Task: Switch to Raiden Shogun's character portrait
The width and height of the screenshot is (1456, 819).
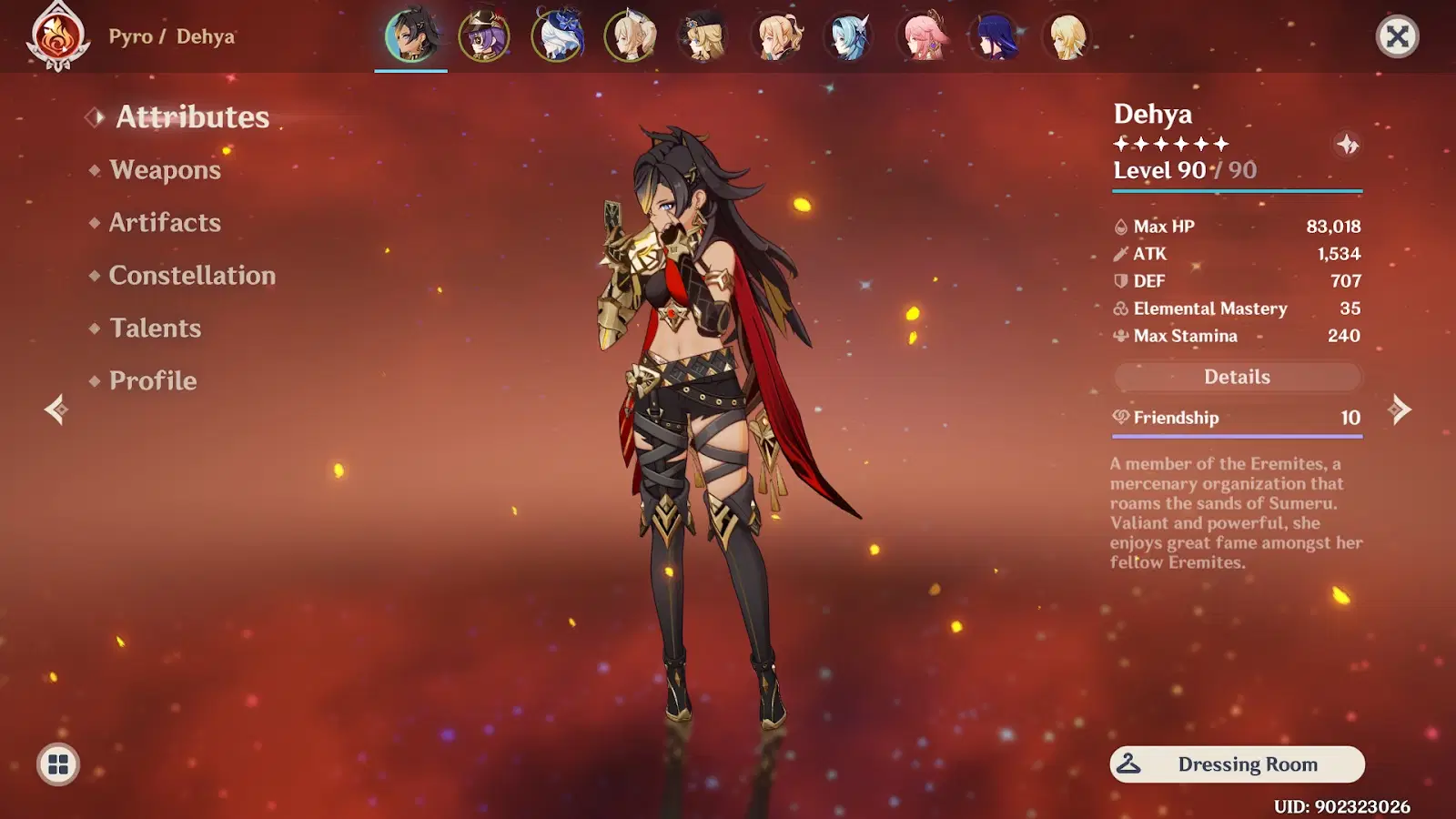Action: 995,36
